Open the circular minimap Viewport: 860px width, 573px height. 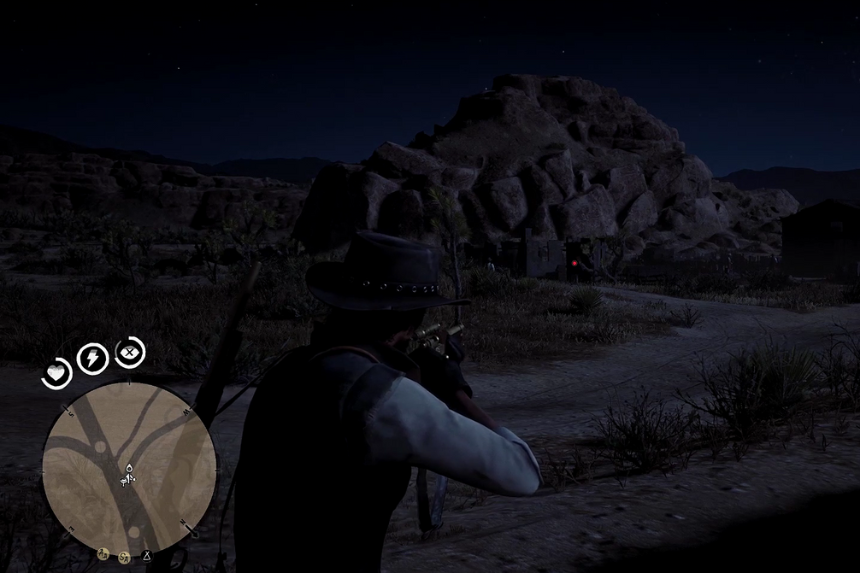(129, 468)
